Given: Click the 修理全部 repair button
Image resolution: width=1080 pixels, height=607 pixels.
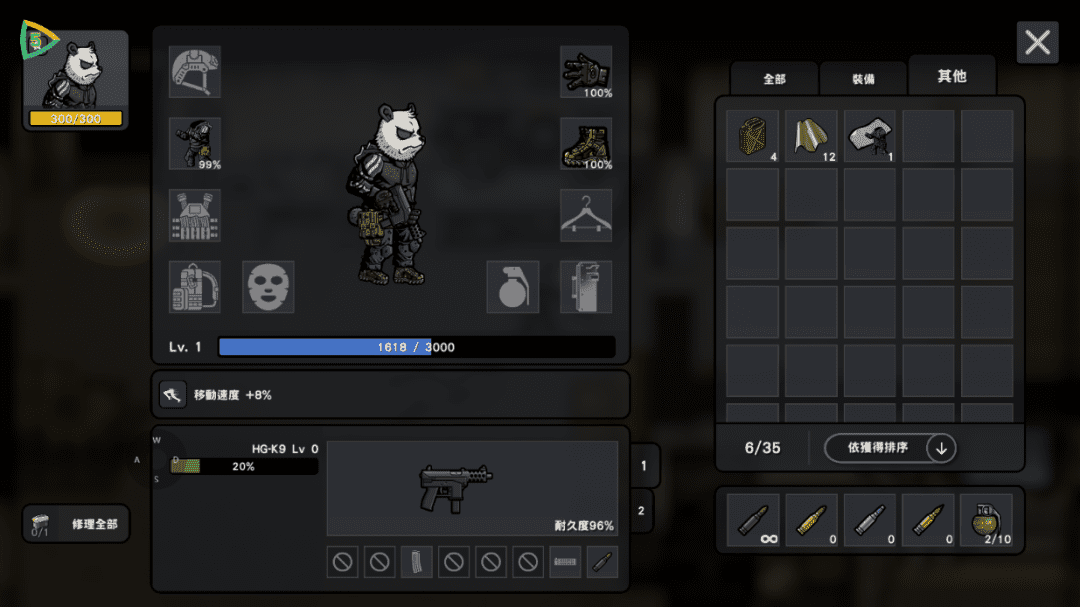Looking at the screenshot, I should coord(77,524).
